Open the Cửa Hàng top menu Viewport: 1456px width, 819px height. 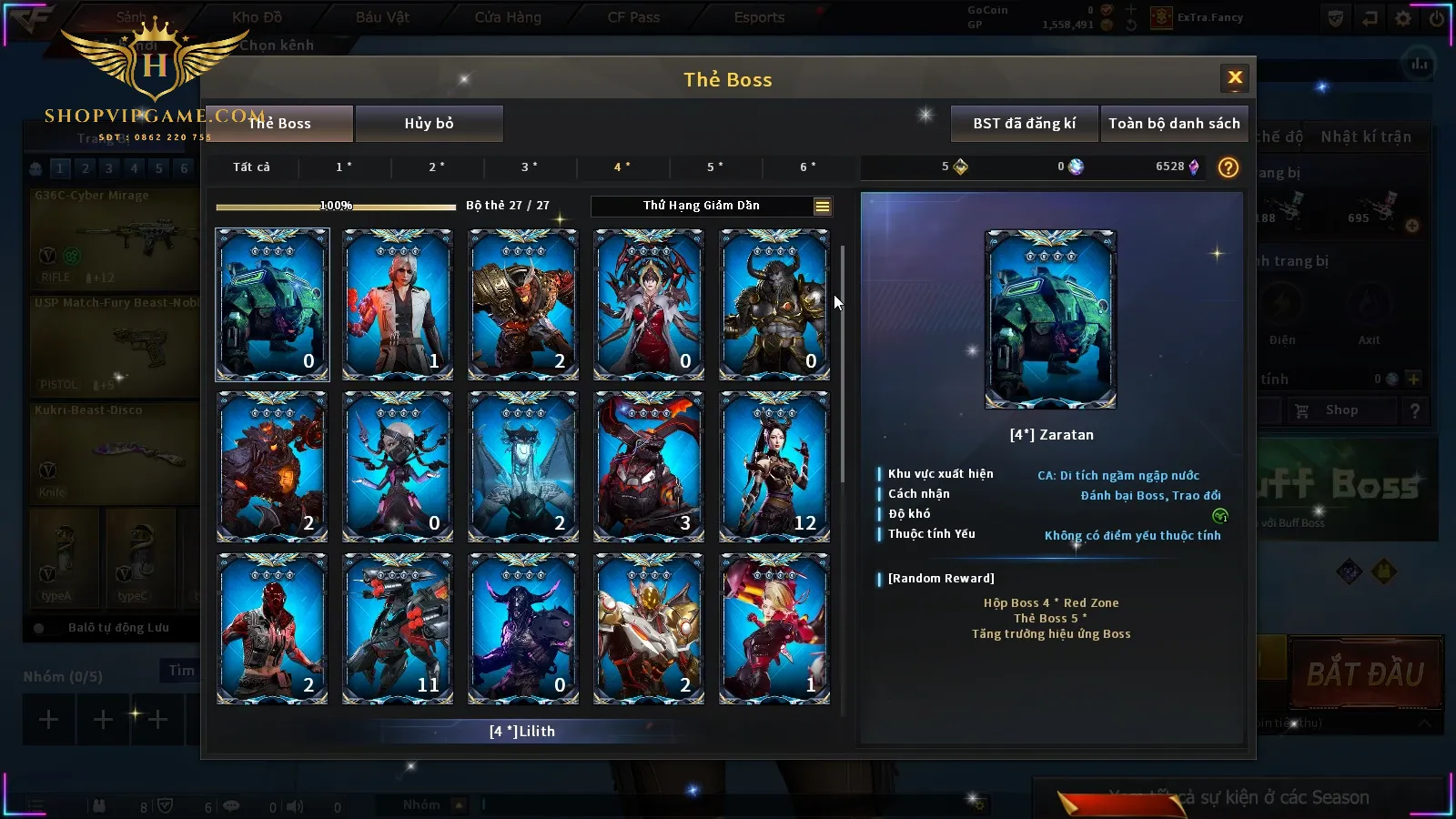(508, 17)
